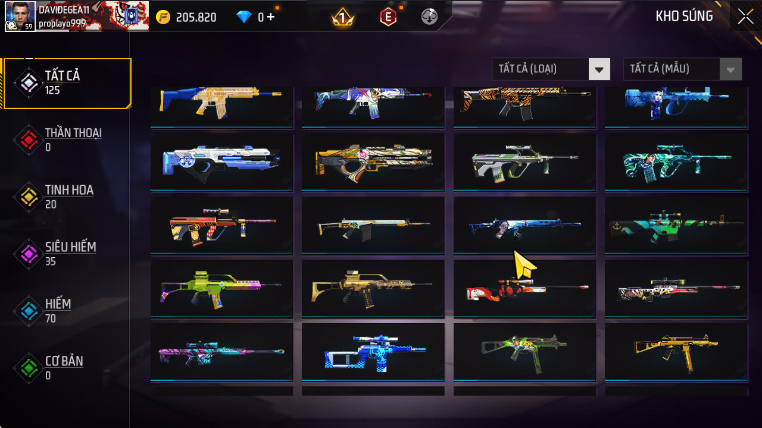The image size is (762, 428).
Task: Select the golden submachine gun skin
Action: (x=676, y=353)
